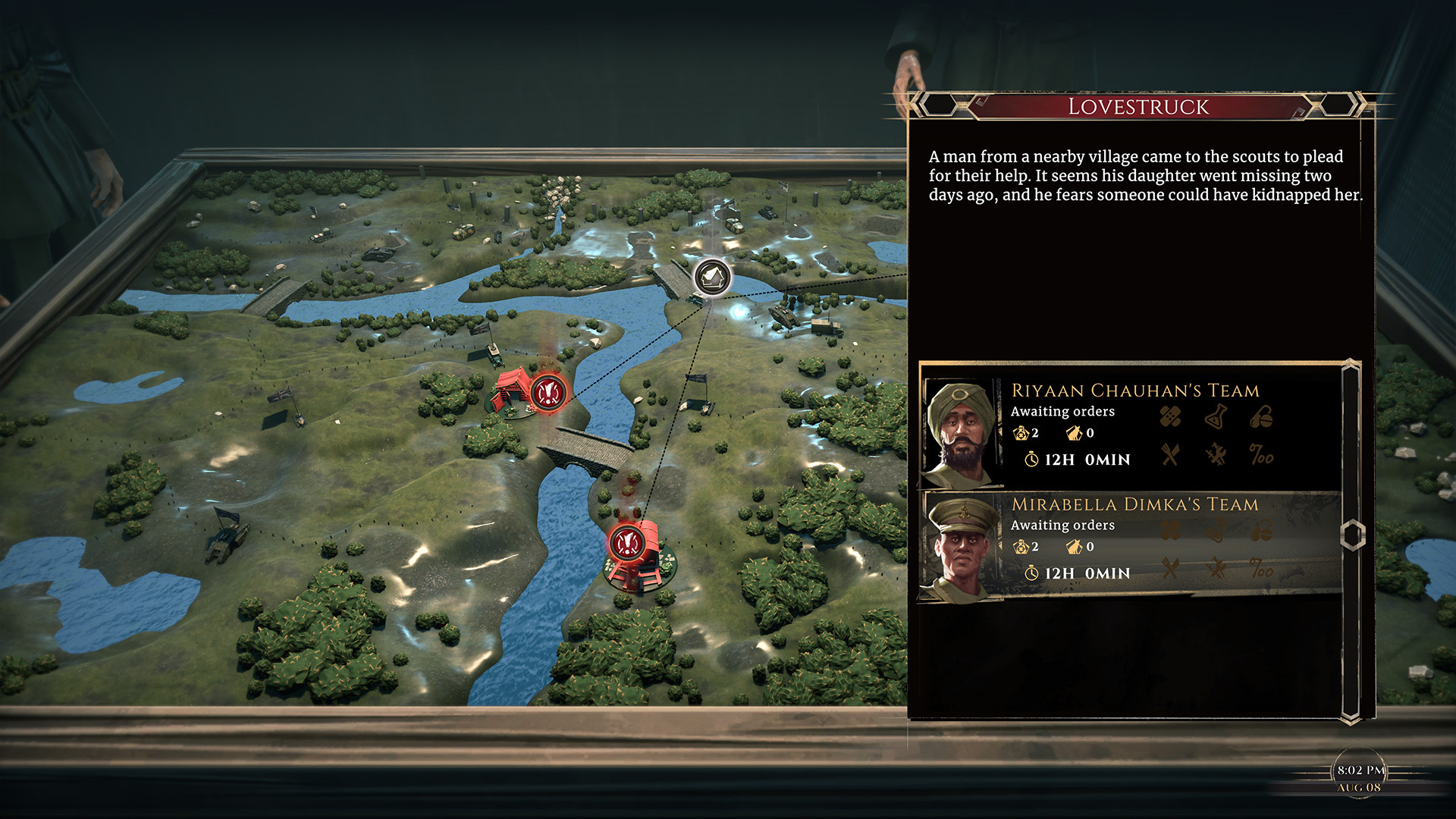Viewport: 1456px width, 819px height.
Task: Select the red marker beside the red tent
Action: 548,392
